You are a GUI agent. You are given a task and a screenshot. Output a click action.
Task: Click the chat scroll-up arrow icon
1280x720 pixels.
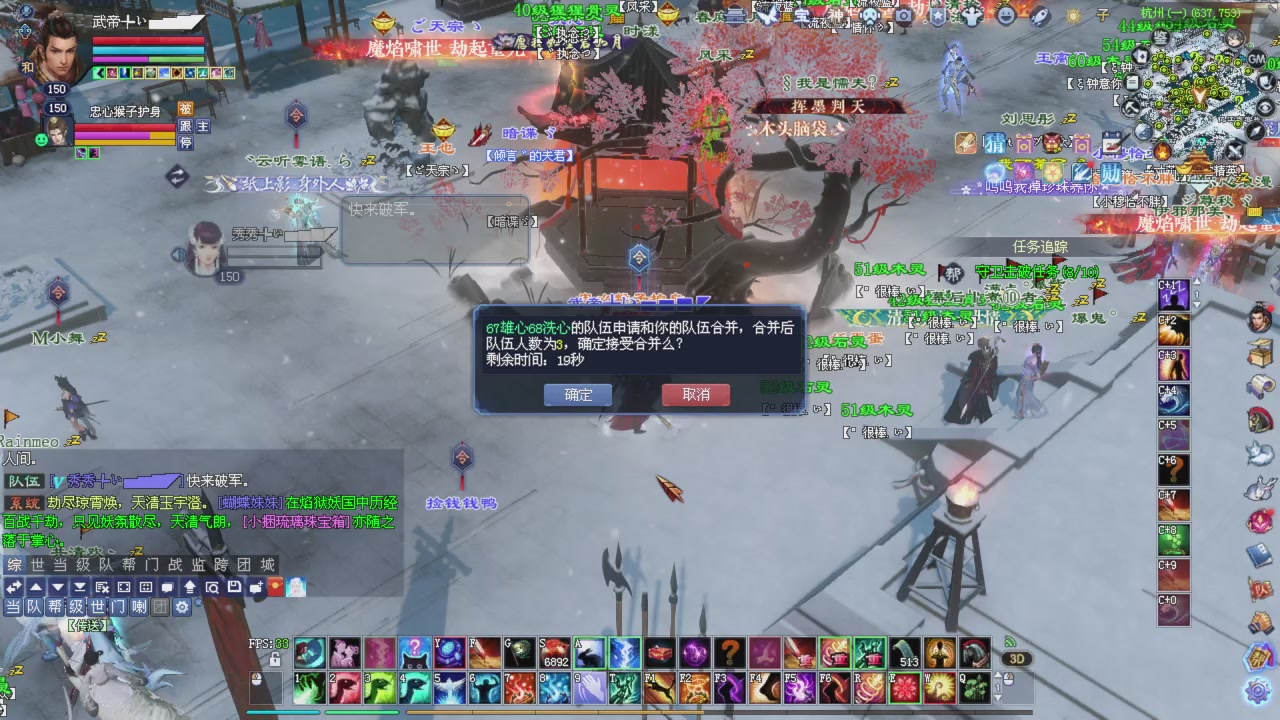point(34,587)
